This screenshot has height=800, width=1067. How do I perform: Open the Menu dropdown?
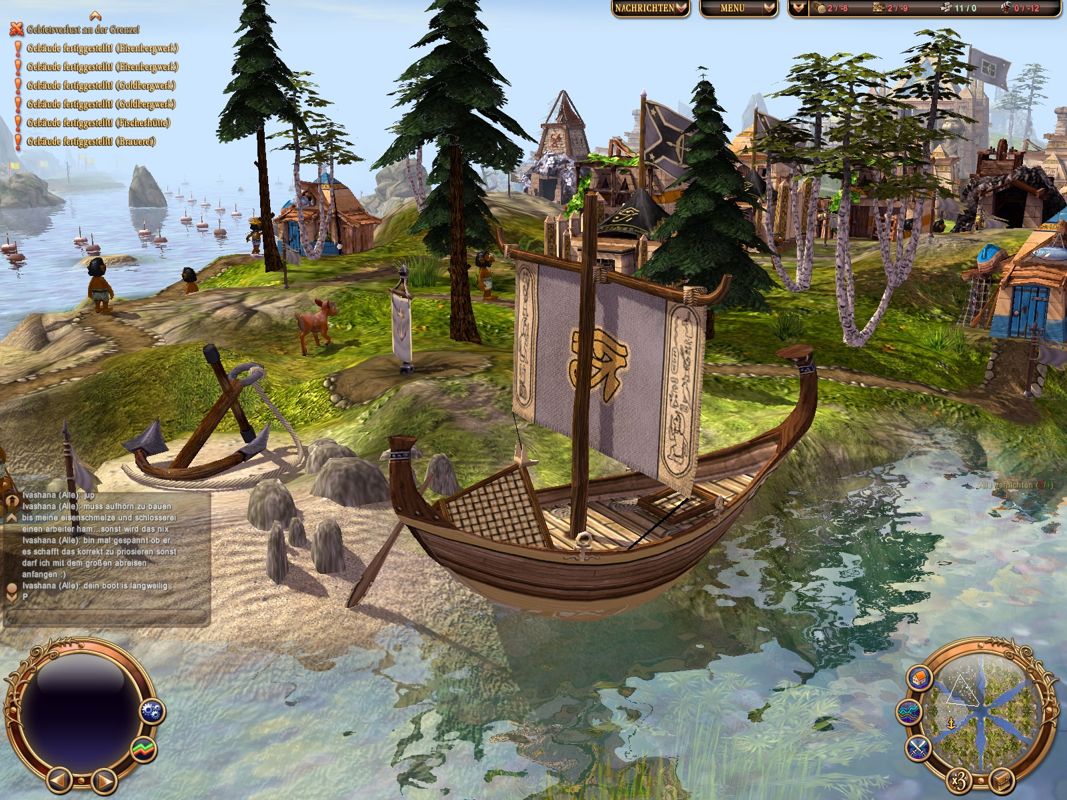pos(738,8)
